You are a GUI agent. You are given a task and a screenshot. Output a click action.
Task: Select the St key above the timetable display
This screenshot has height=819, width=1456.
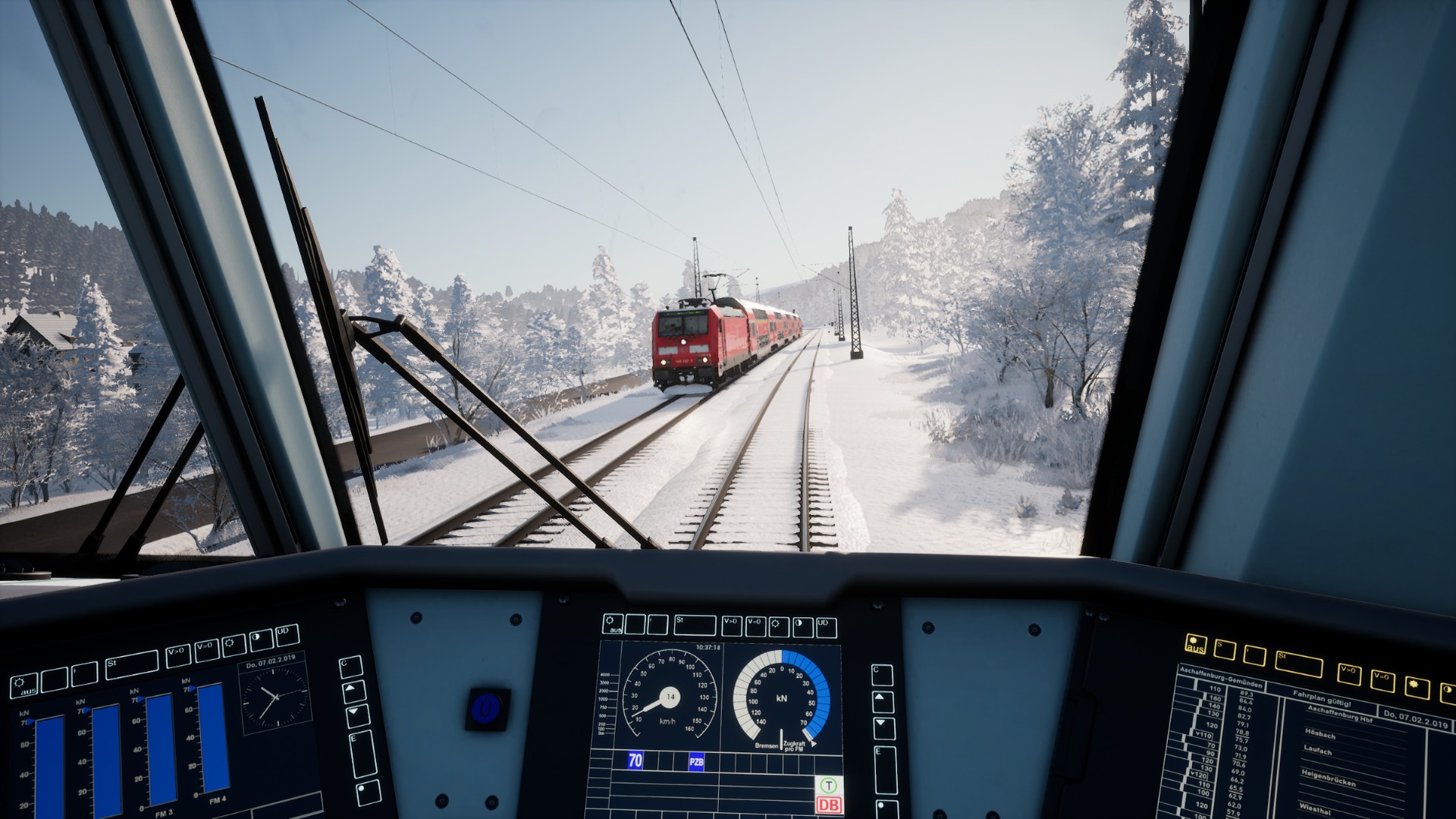(1298, 664)
